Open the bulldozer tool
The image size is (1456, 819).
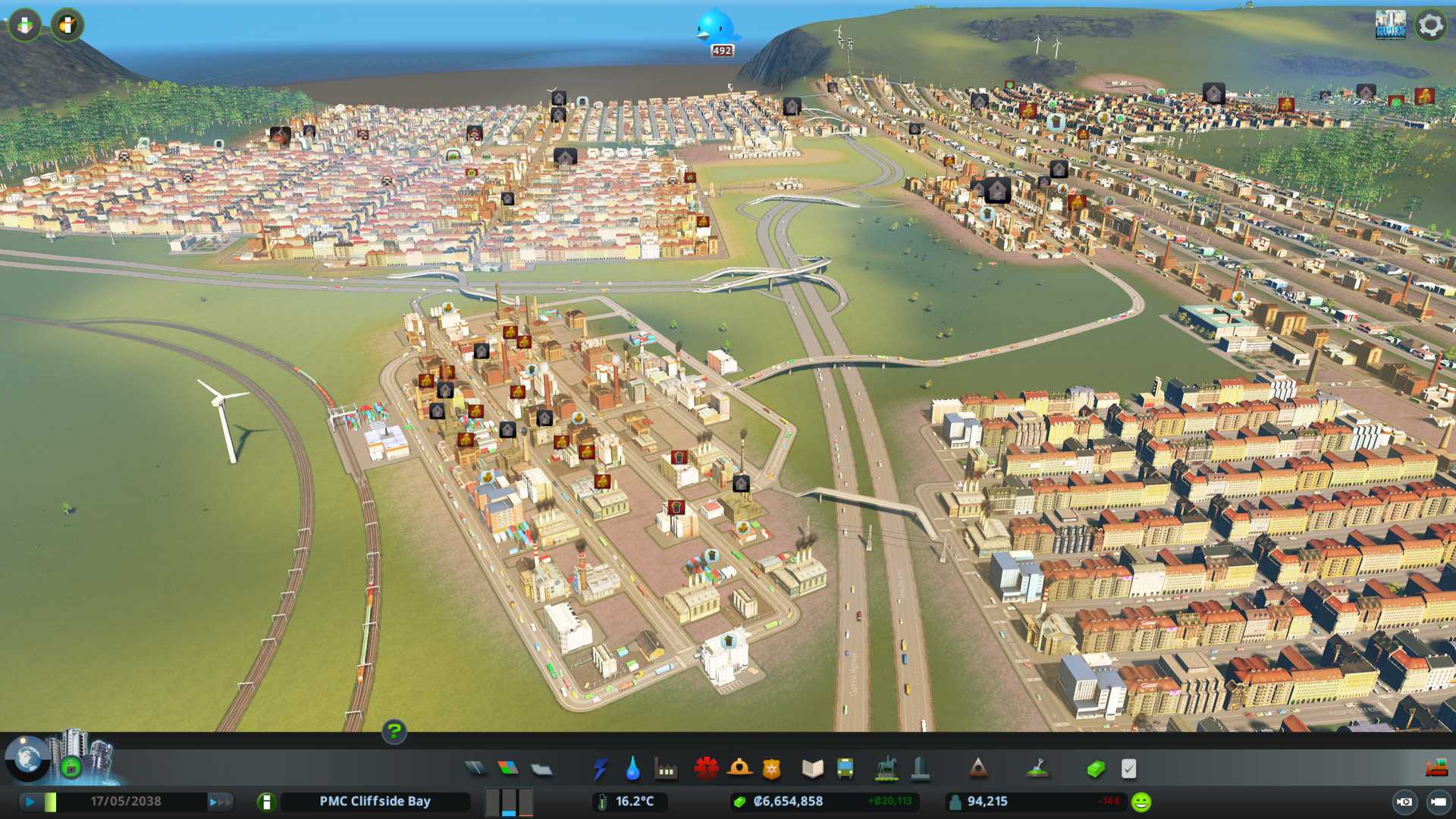click(1436, 769)
